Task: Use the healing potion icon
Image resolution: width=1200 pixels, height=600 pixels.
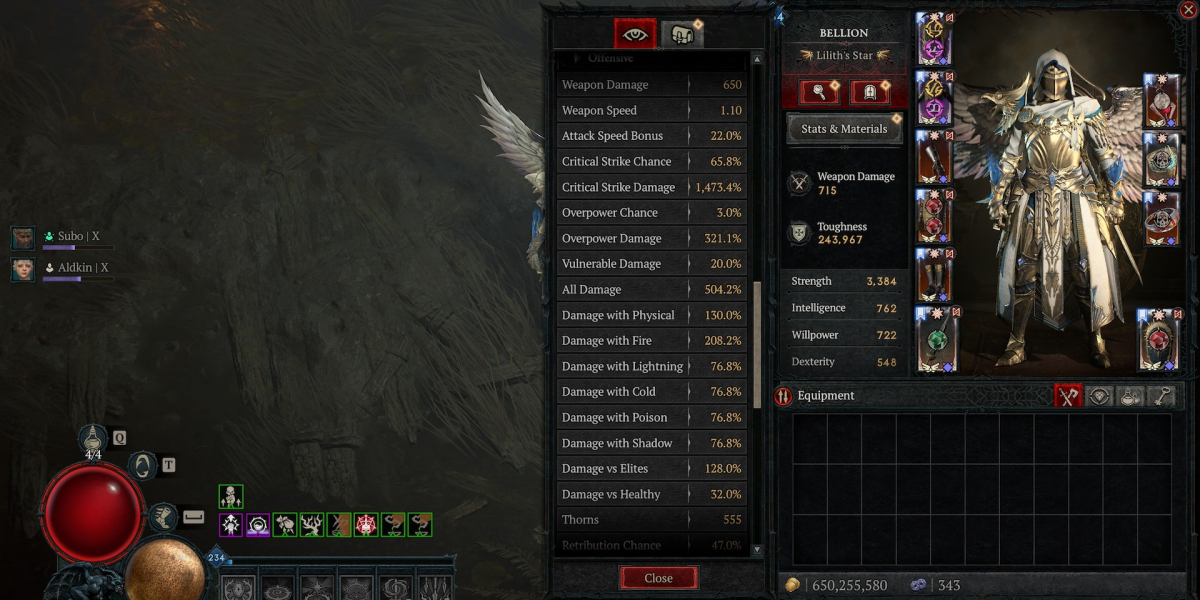Action: pos(94,437)
